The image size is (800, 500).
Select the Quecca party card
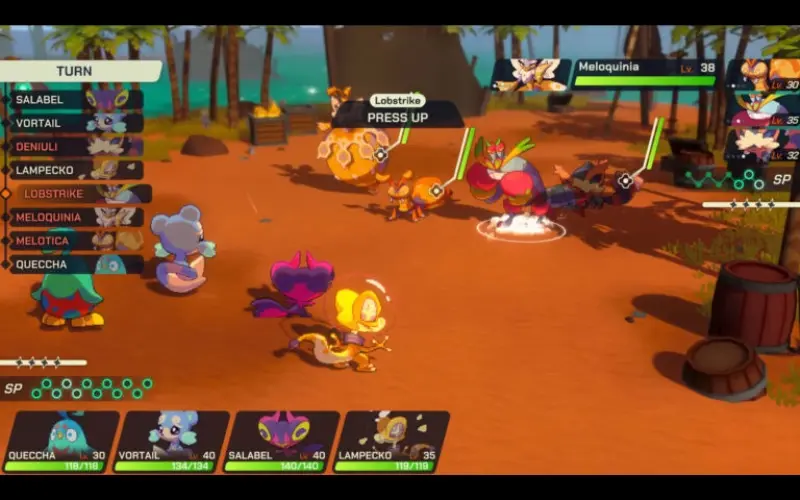61,441
